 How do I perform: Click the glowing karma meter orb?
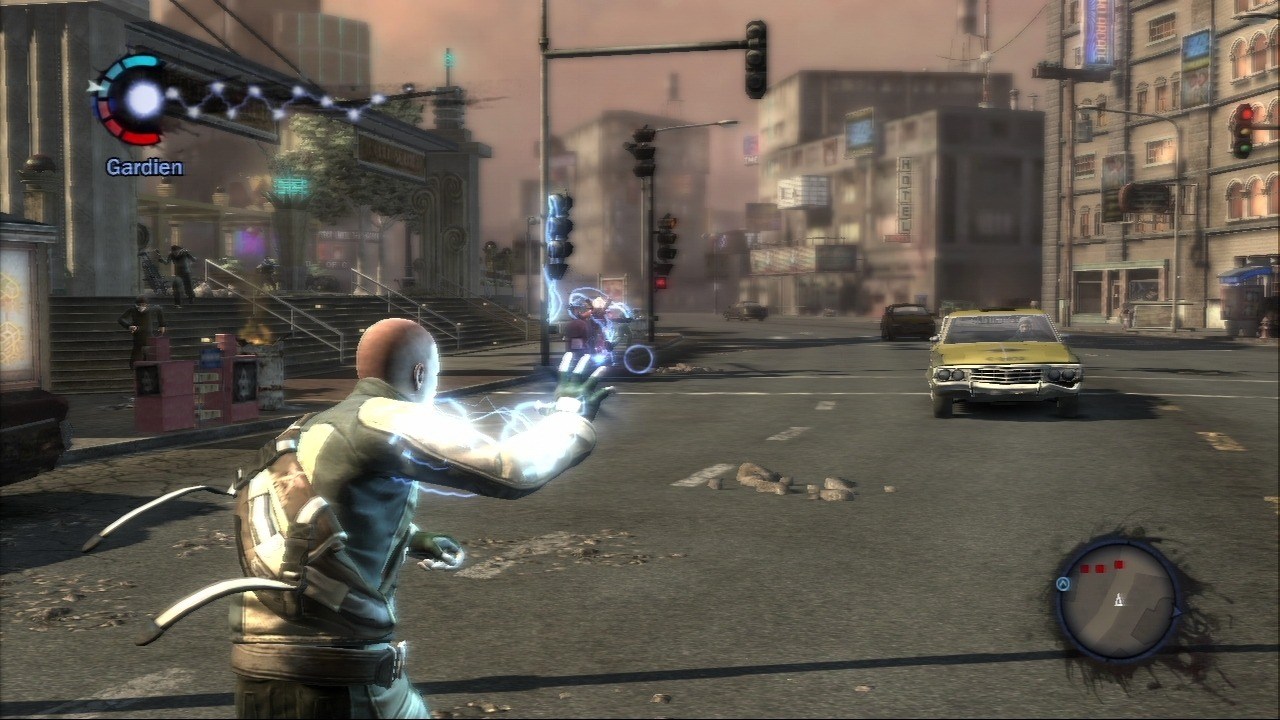click(x=144, y=98)
